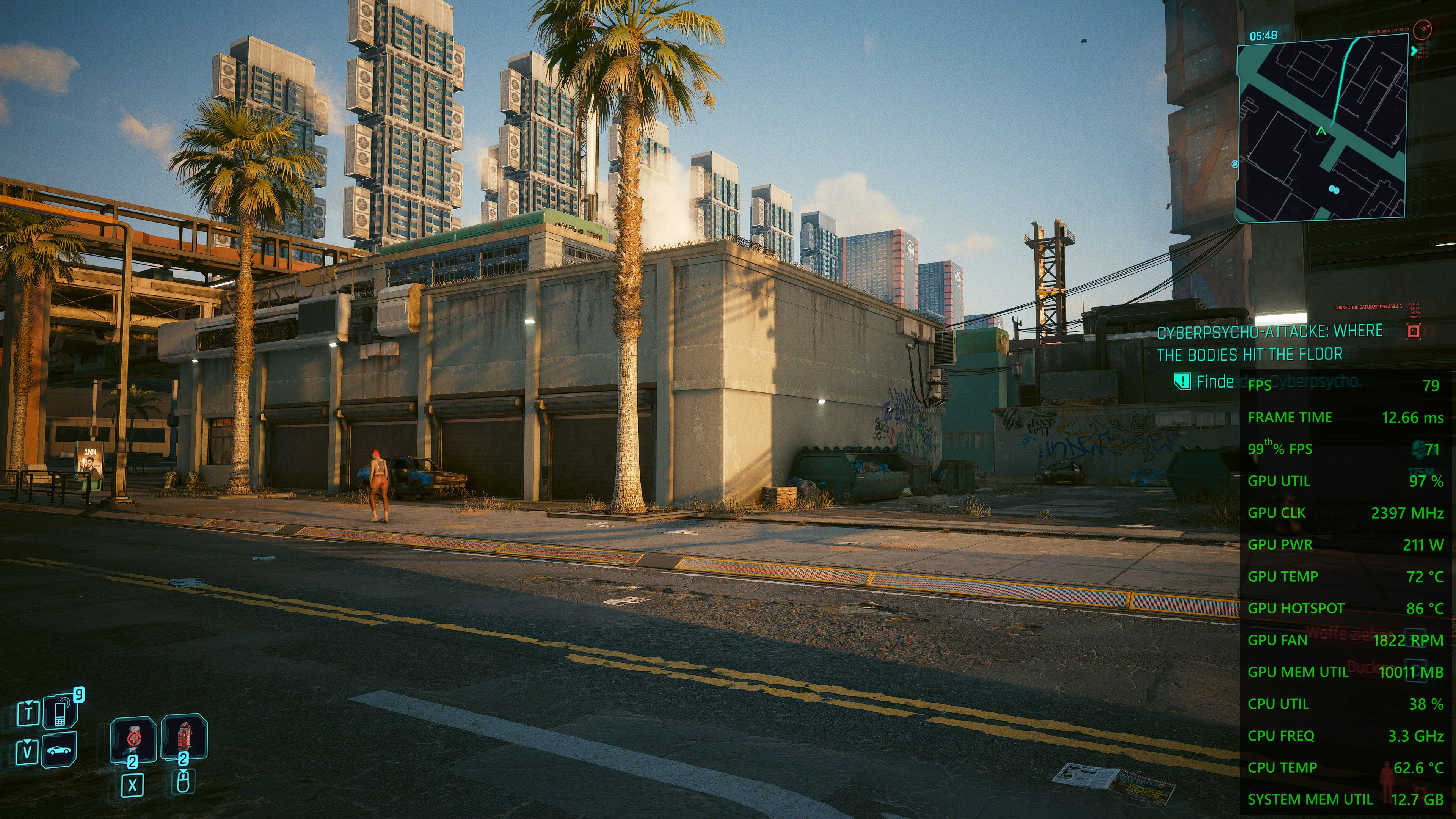Select the green player arrow on the minimap
Viewport: 1456px width, 819px height.
point(1321,132)
